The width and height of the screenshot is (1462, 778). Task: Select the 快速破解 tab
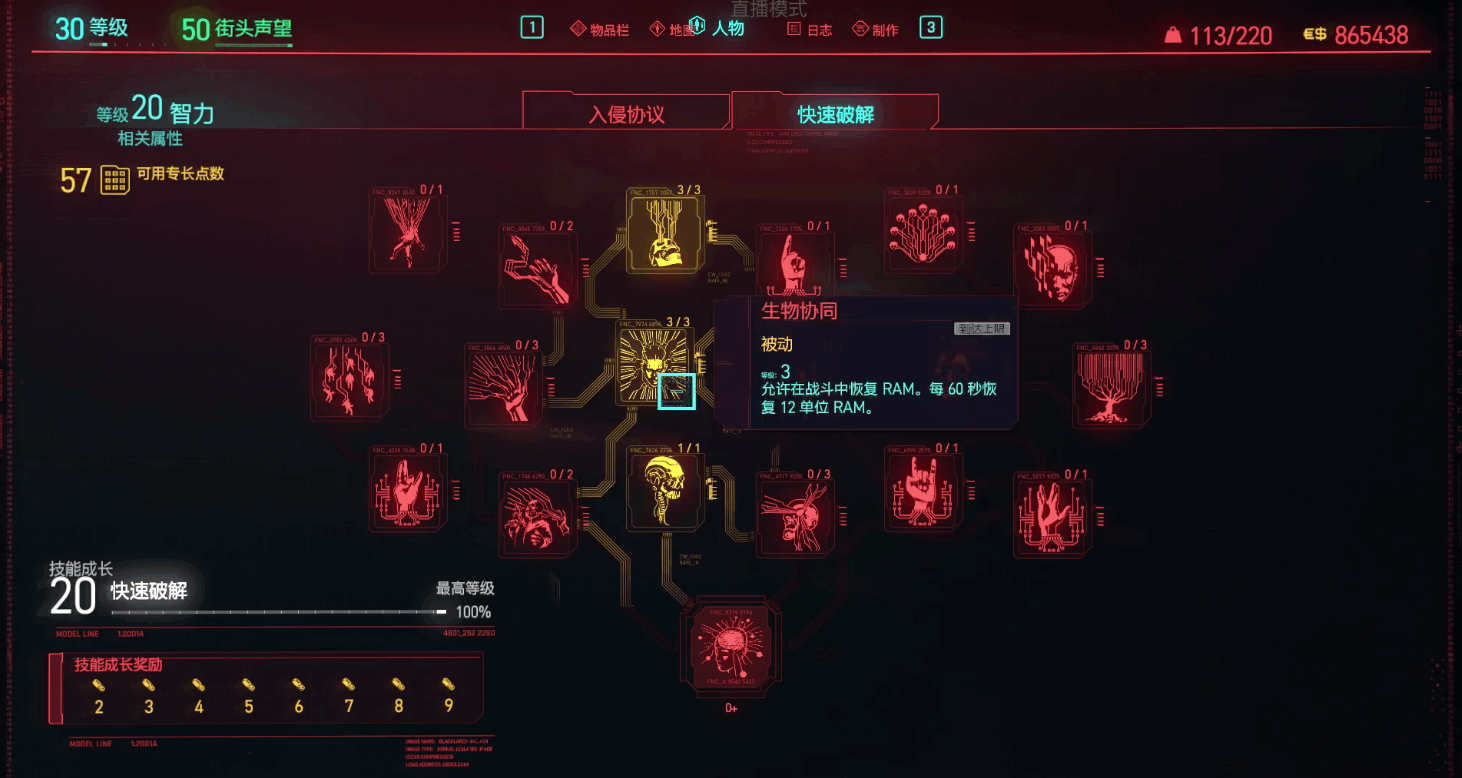(835, 113)
